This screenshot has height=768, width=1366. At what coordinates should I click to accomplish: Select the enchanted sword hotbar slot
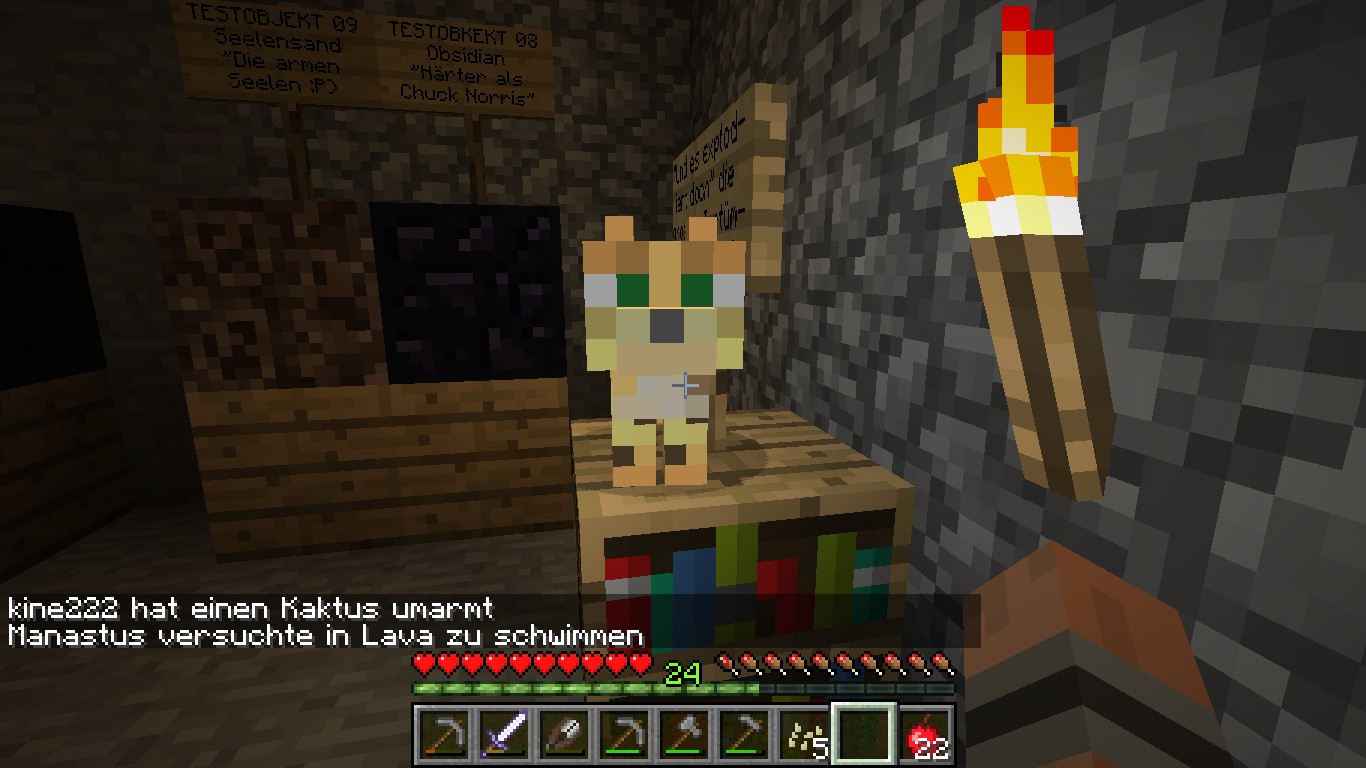[504, 736]
